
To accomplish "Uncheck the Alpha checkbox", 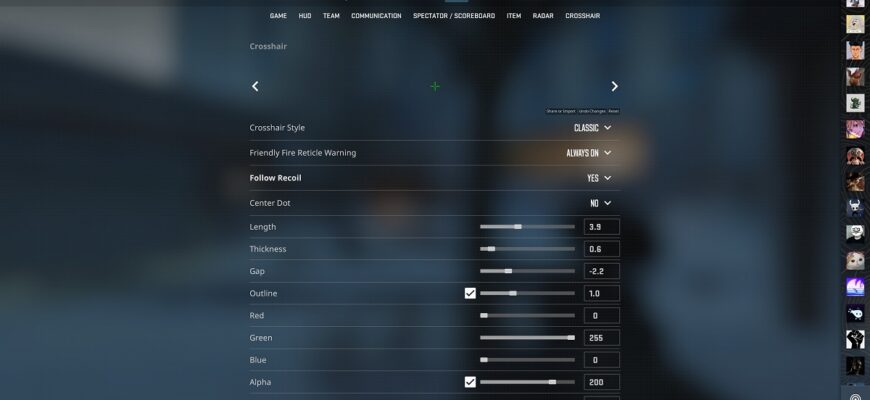I will coord(470,382).
